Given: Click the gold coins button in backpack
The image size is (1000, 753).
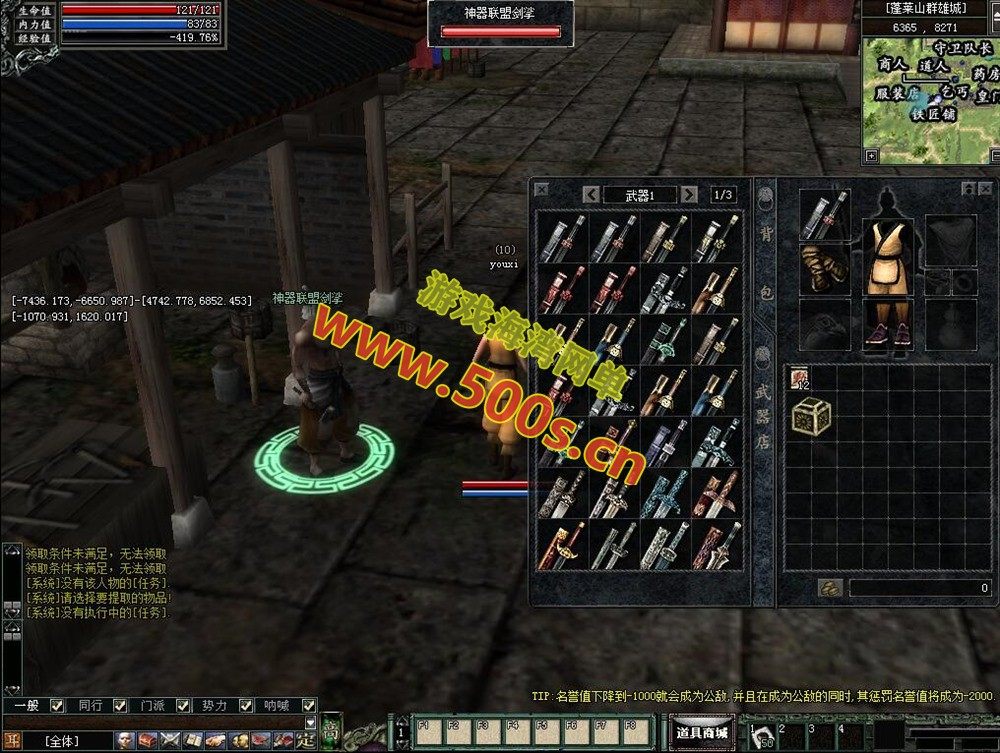Looking at the screenshot, I should pyautogui.click(x=829, y=588).
